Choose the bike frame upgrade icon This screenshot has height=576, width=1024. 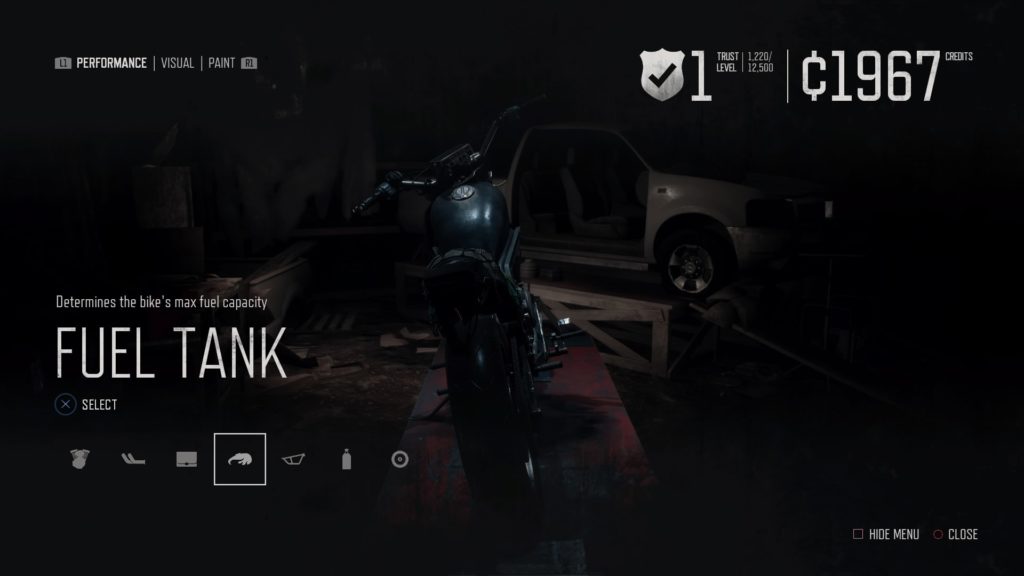[x=293, y=459]
